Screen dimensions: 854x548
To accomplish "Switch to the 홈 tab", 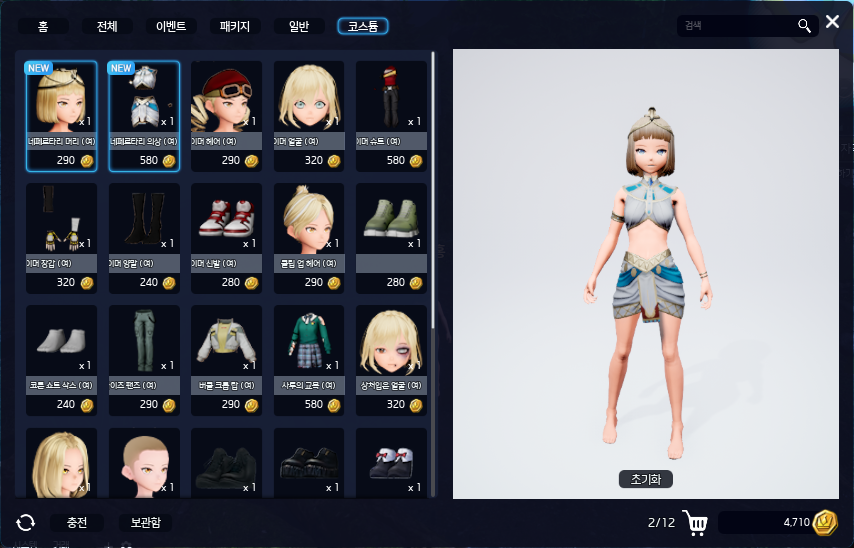I will pos(44,27).
